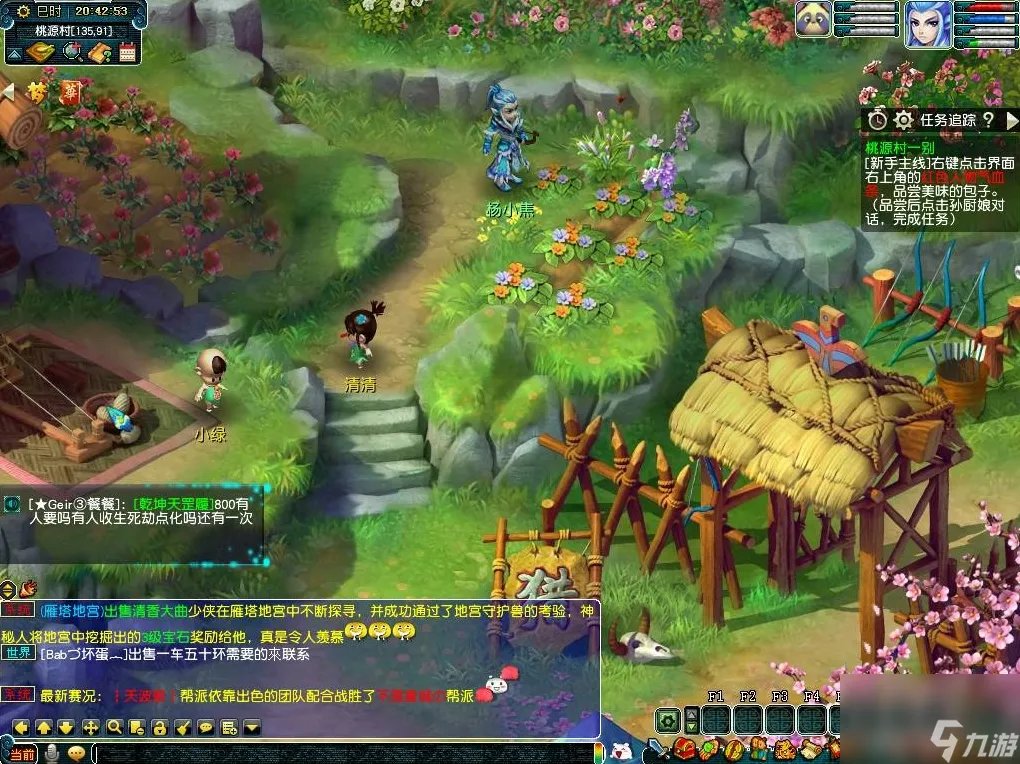Open quest tracker settings gear
This screenshot has width=1020, height=764.
tap(904, 120)
